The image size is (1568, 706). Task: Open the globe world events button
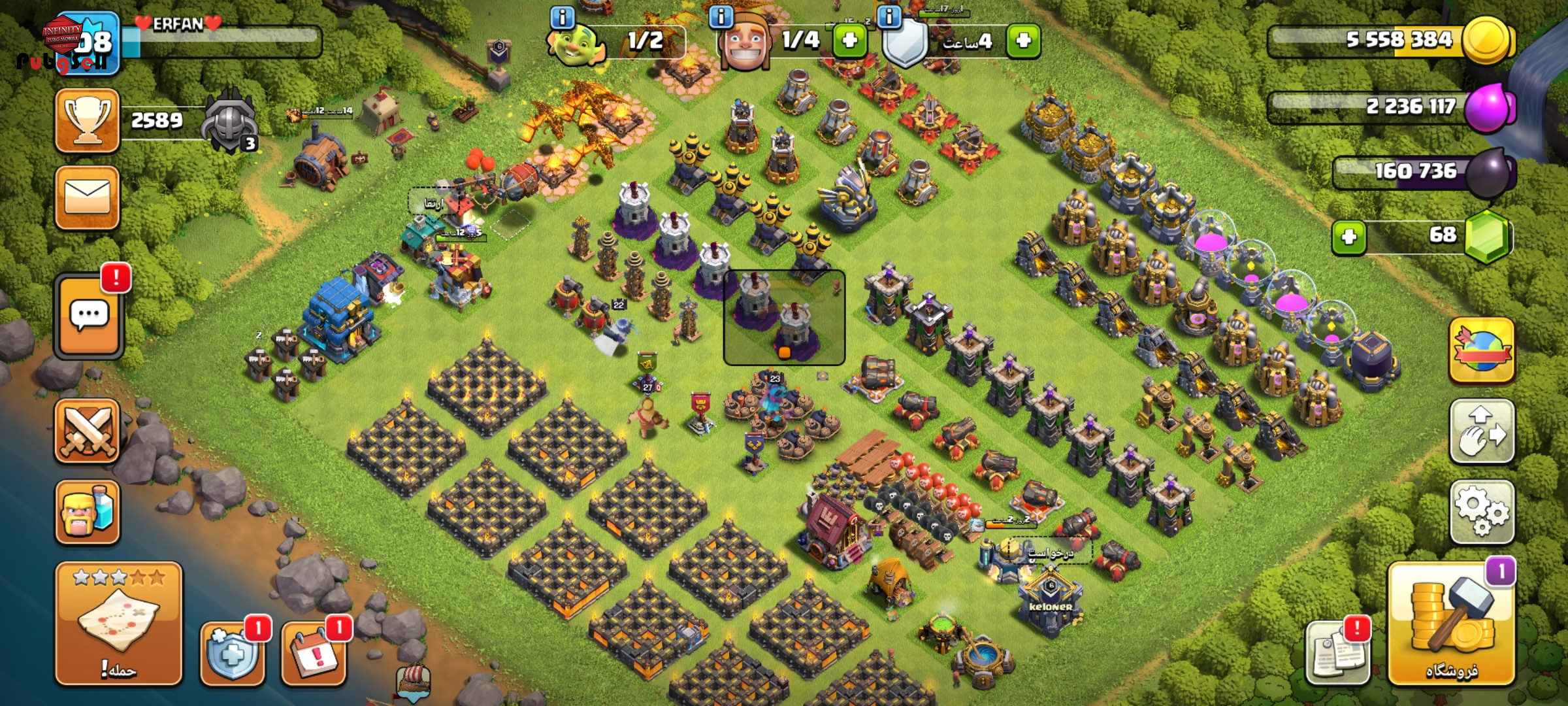(x=1482, y=350)
